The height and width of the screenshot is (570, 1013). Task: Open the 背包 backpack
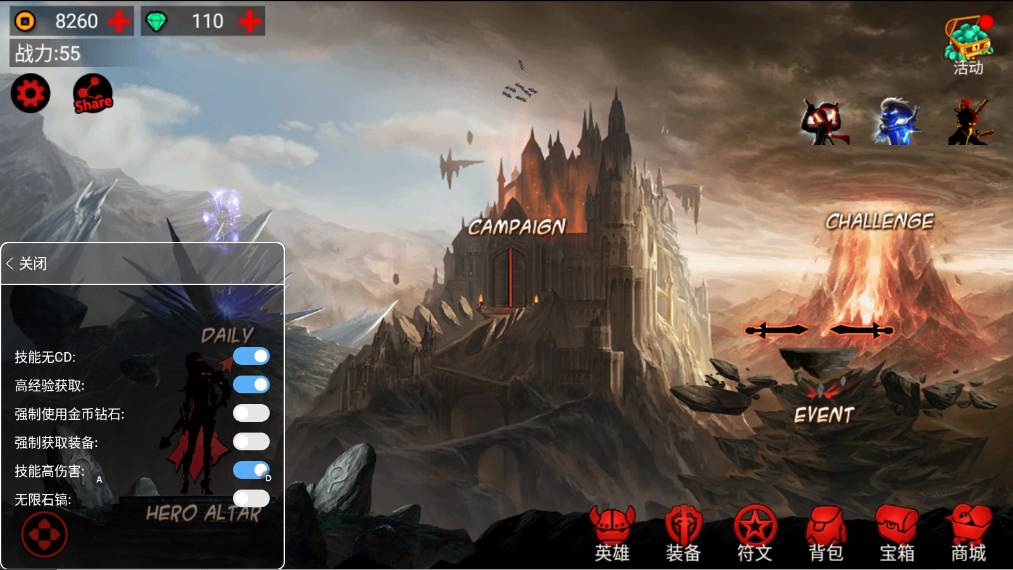pos(826,532)
